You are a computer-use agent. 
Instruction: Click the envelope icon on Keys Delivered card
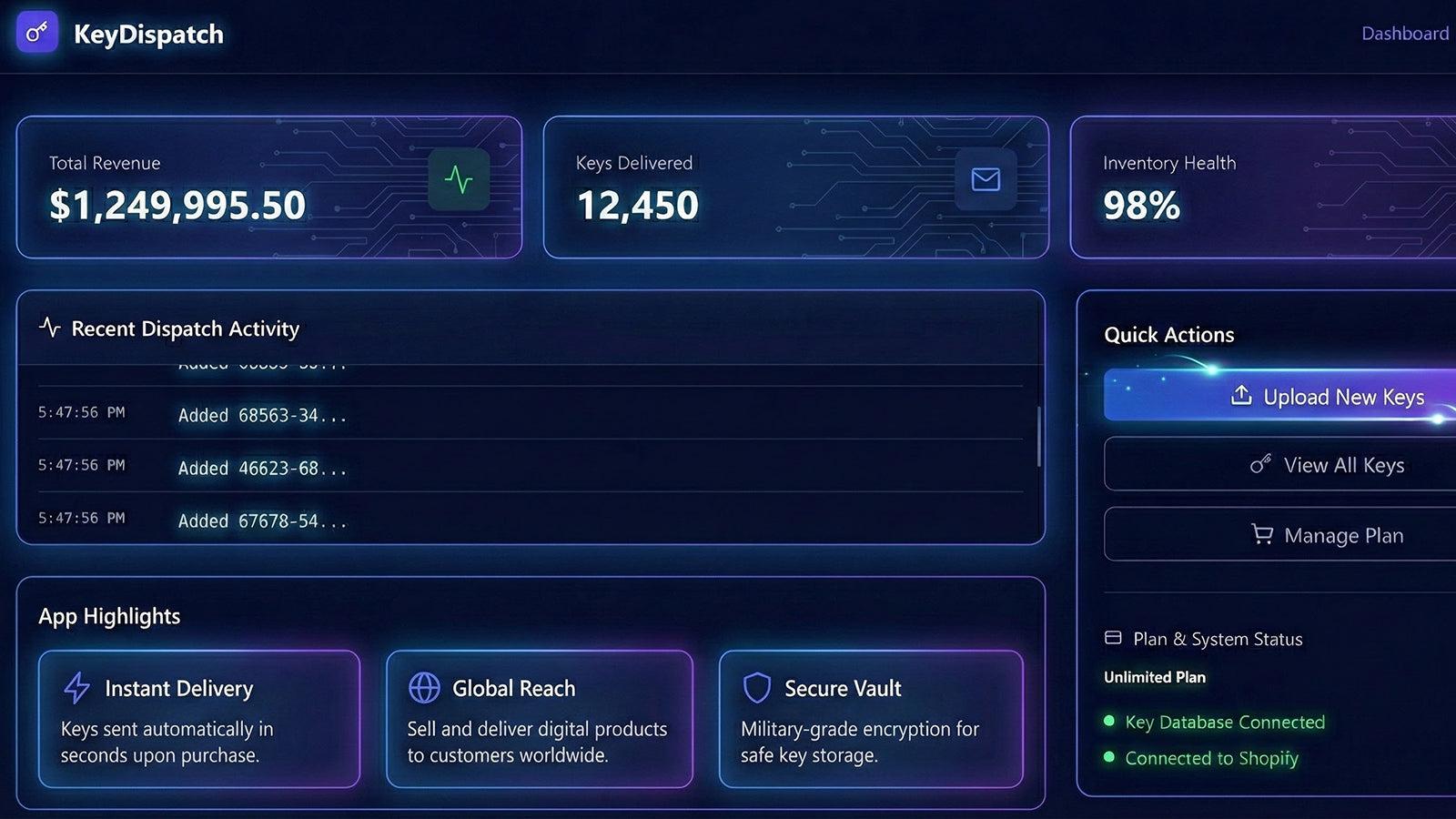pos(985,179)
